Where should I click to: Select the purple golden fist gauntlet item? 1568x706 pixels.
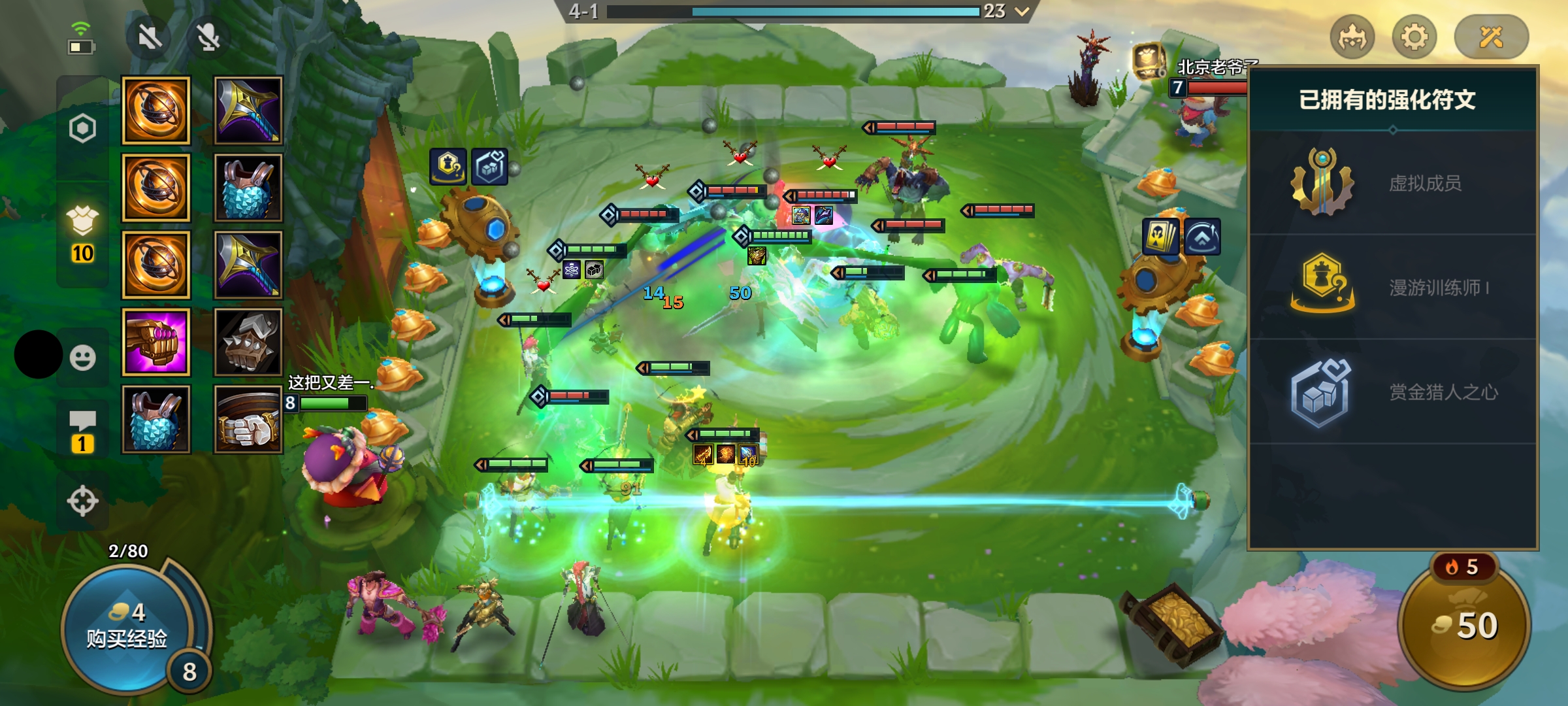tap(156, 342)
